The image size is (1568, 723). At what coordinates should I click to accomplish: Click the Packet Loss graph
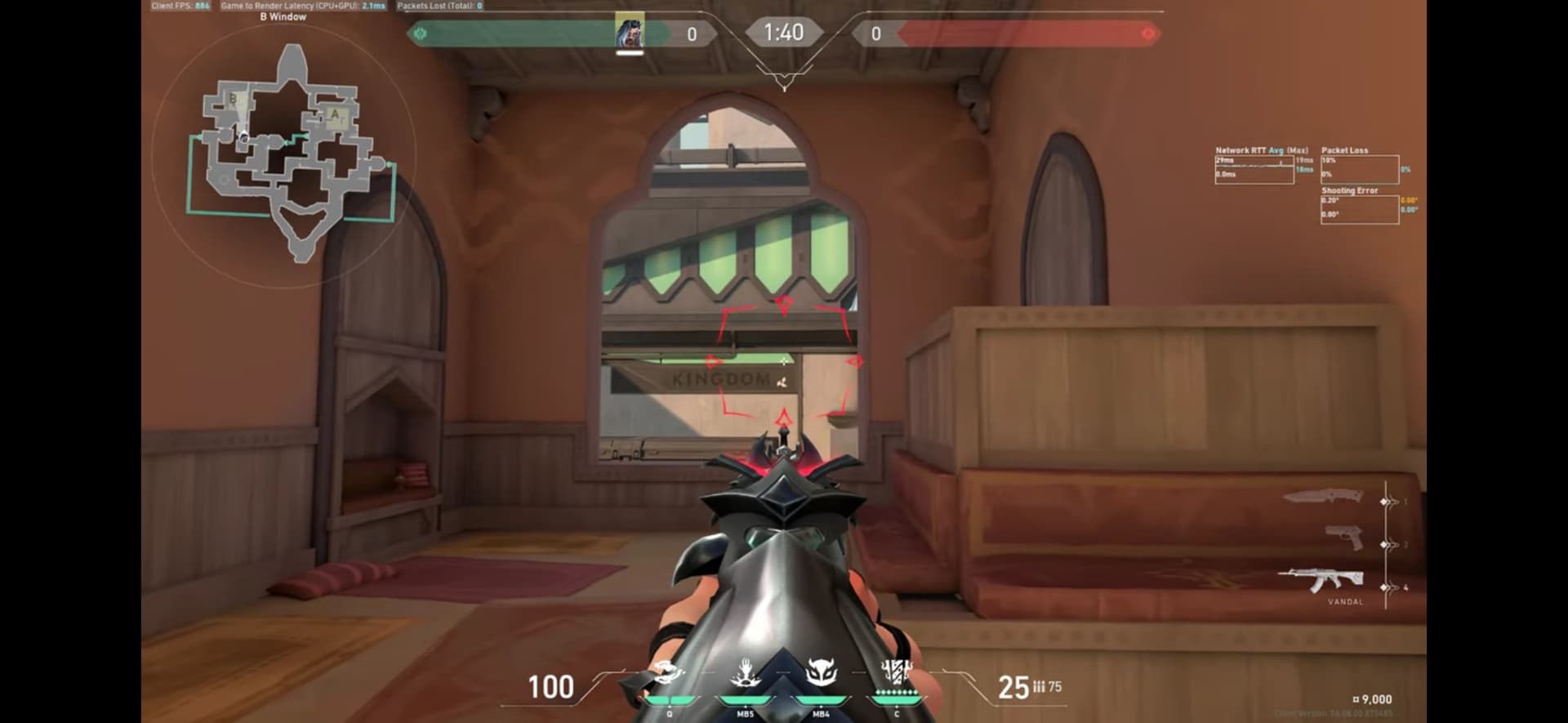click(x=1359, y=169)
